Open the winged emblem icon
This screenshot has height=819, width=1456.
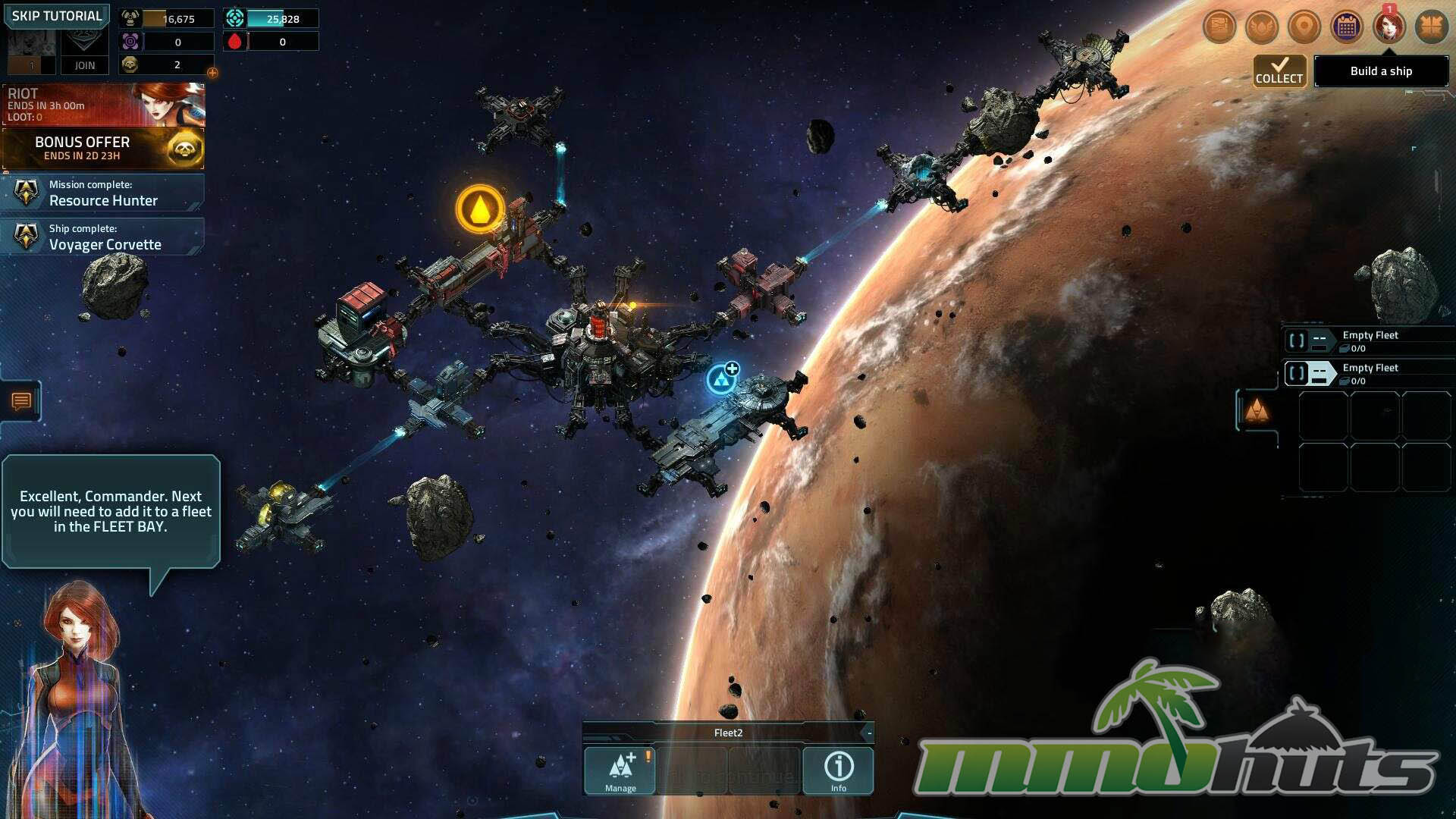(1262, 27)
